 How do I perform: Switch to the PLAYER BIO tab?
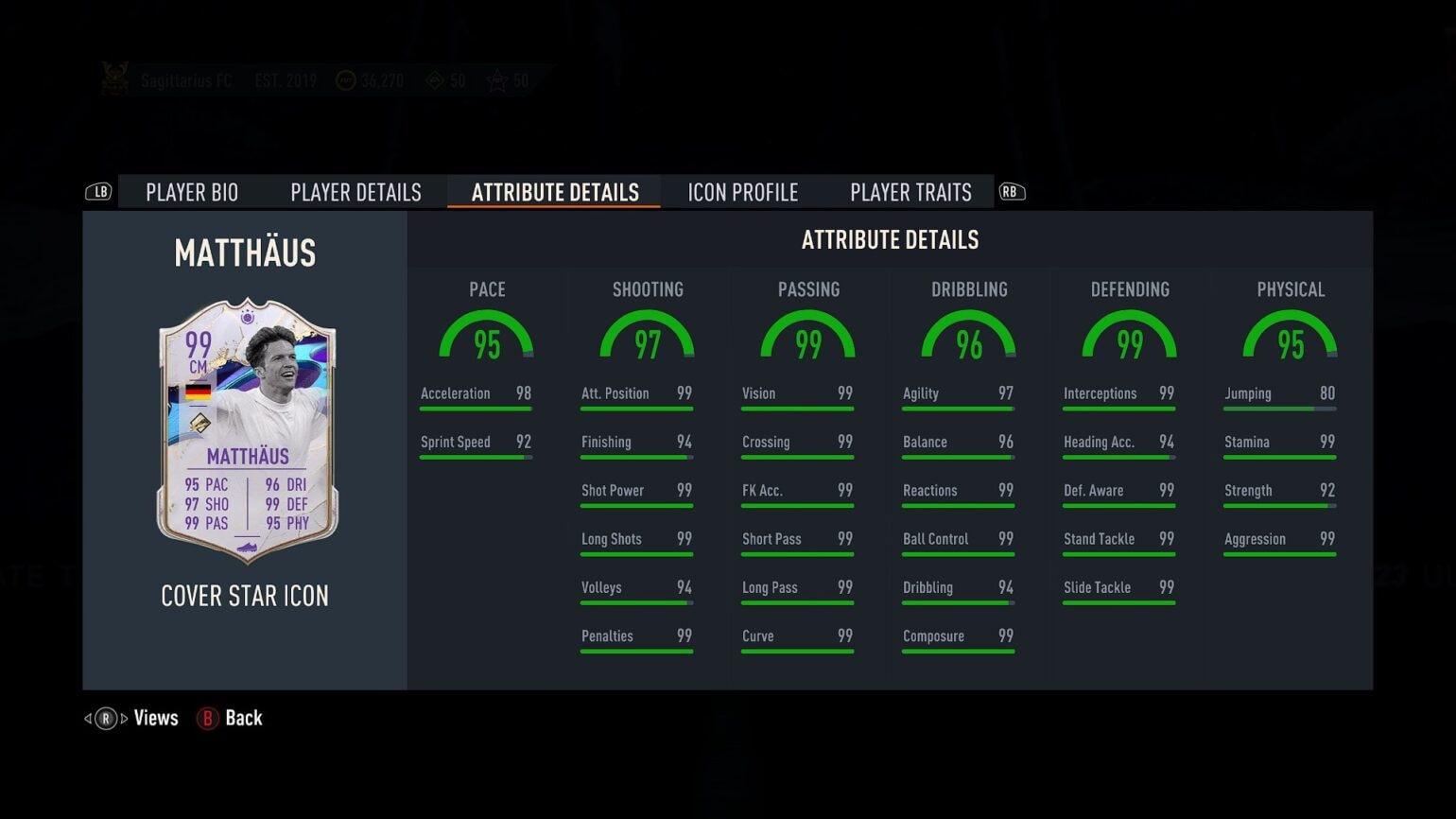192,192
